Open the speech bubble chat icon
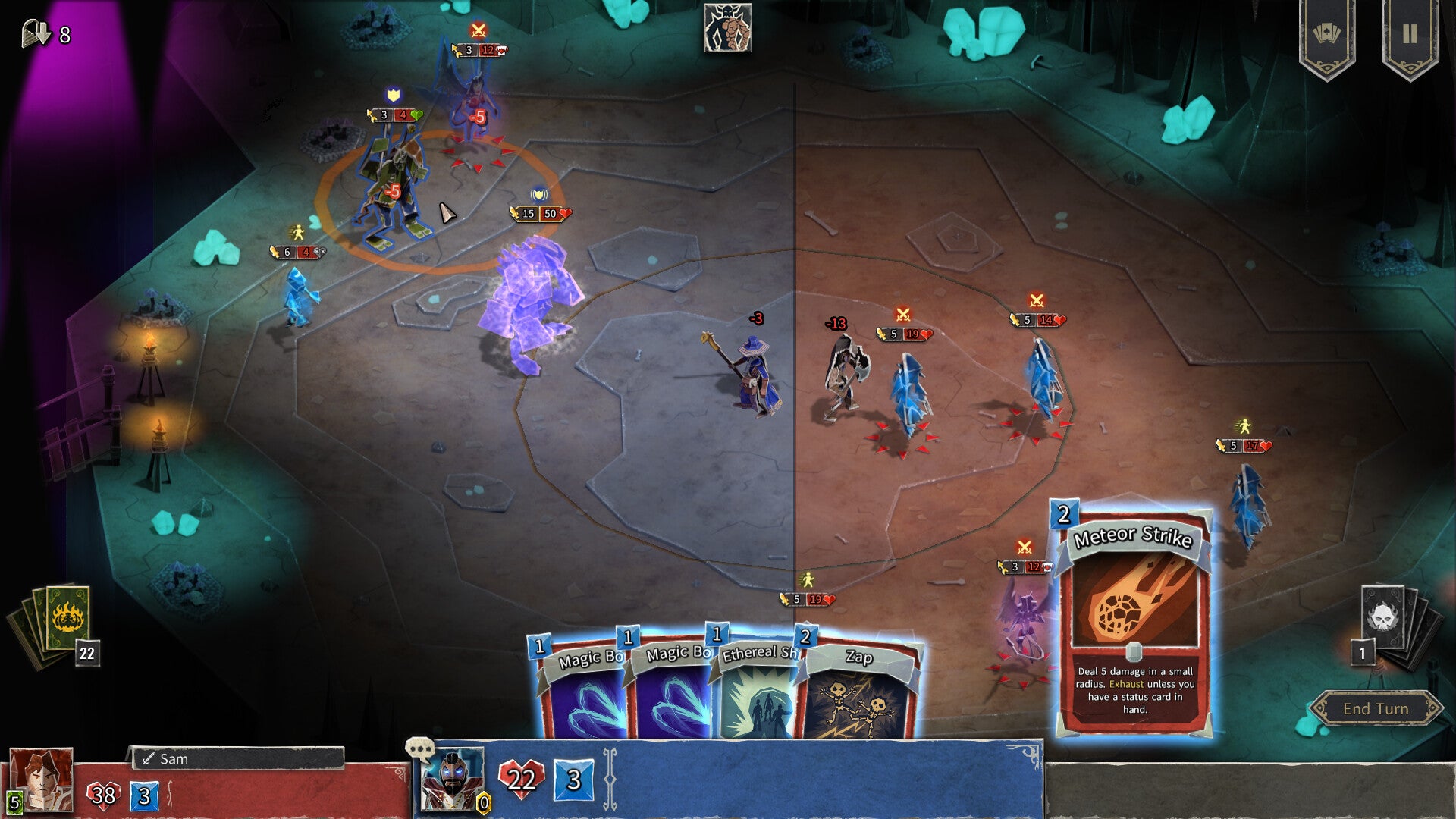 (419, 749)
